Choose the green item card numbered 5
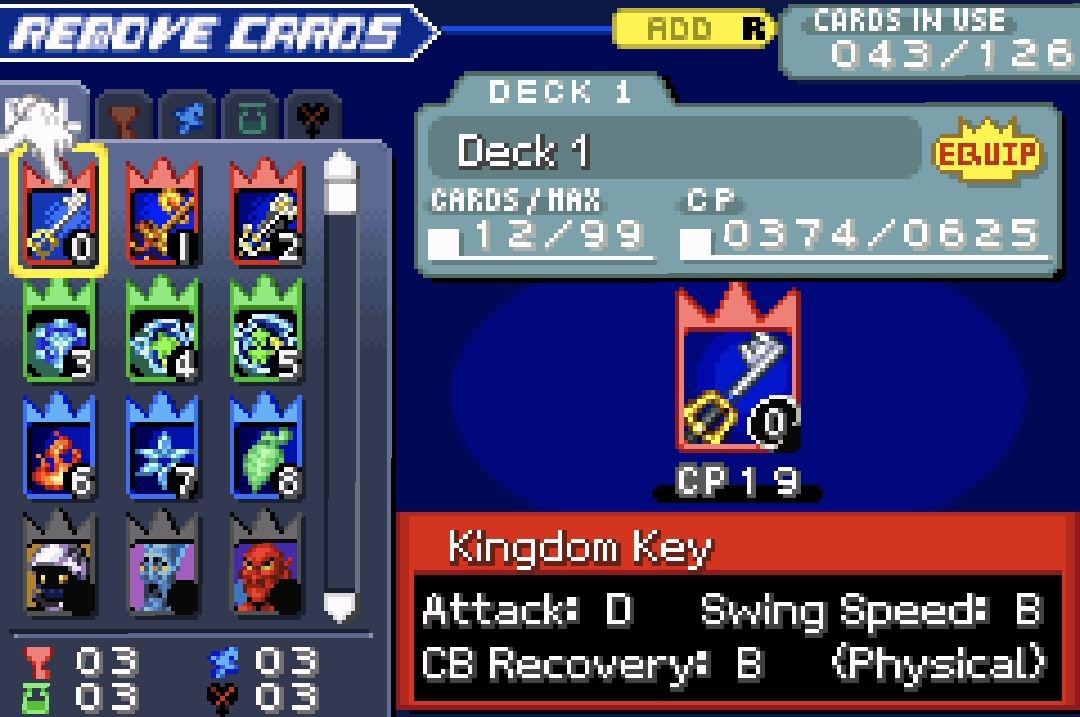Screen dimensions: 1080x717 point(266,332)
